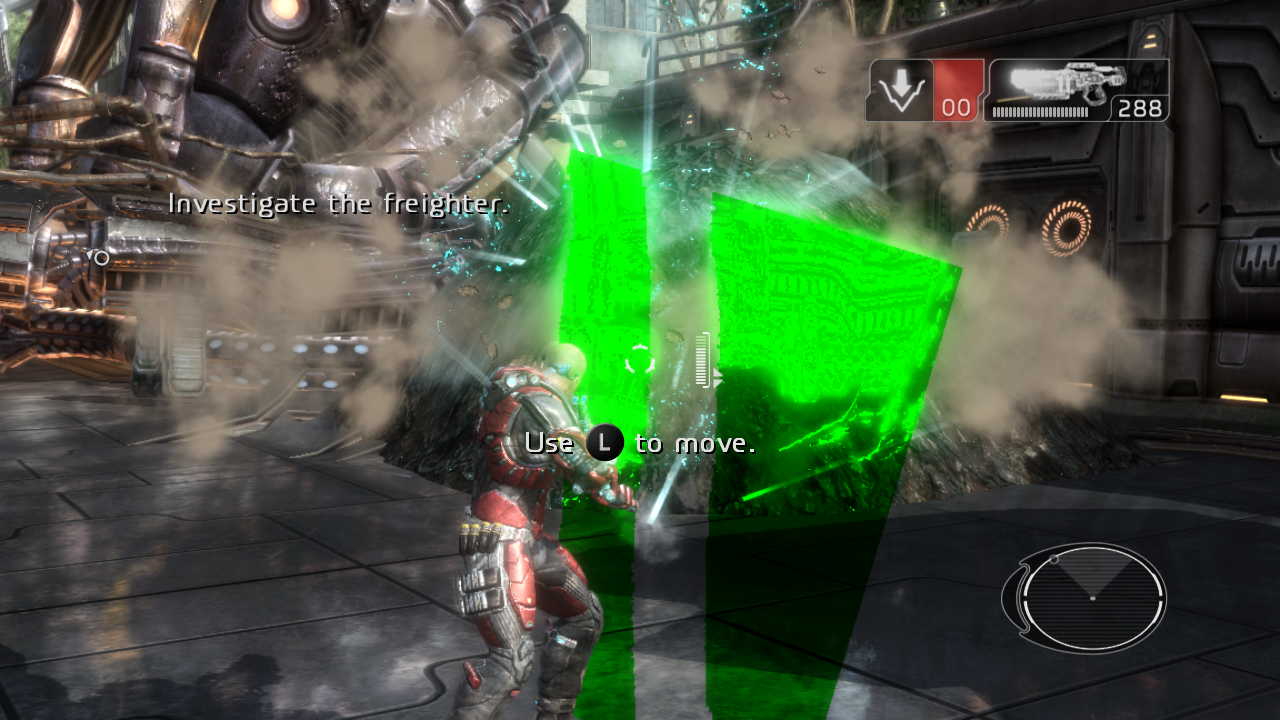
Task: Toggle the vertical charge meter beside the reticle
Action: coord(701,358)
